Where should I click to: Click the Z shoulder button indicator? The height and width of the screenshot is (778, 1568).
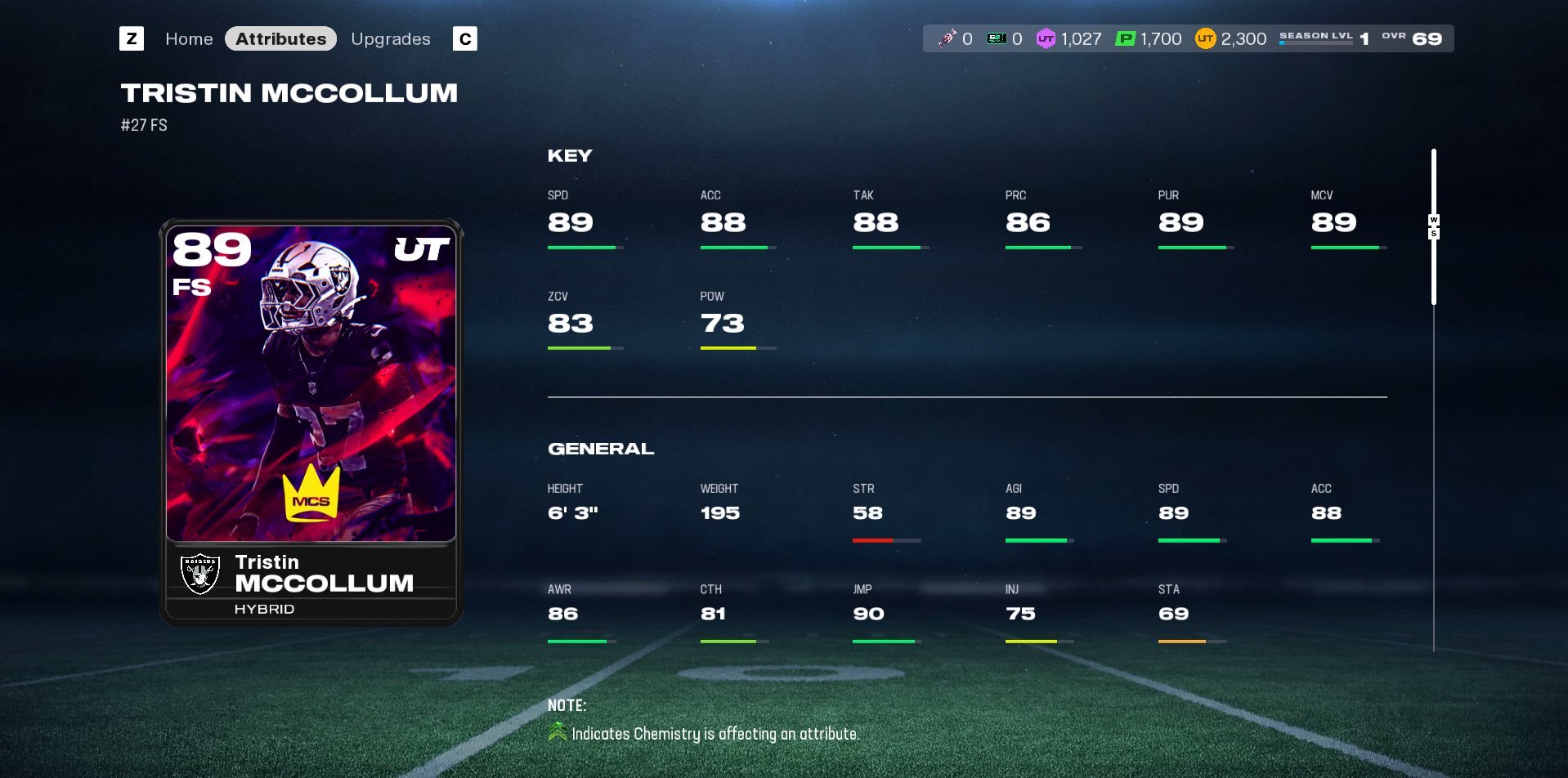tap(132, 38)
